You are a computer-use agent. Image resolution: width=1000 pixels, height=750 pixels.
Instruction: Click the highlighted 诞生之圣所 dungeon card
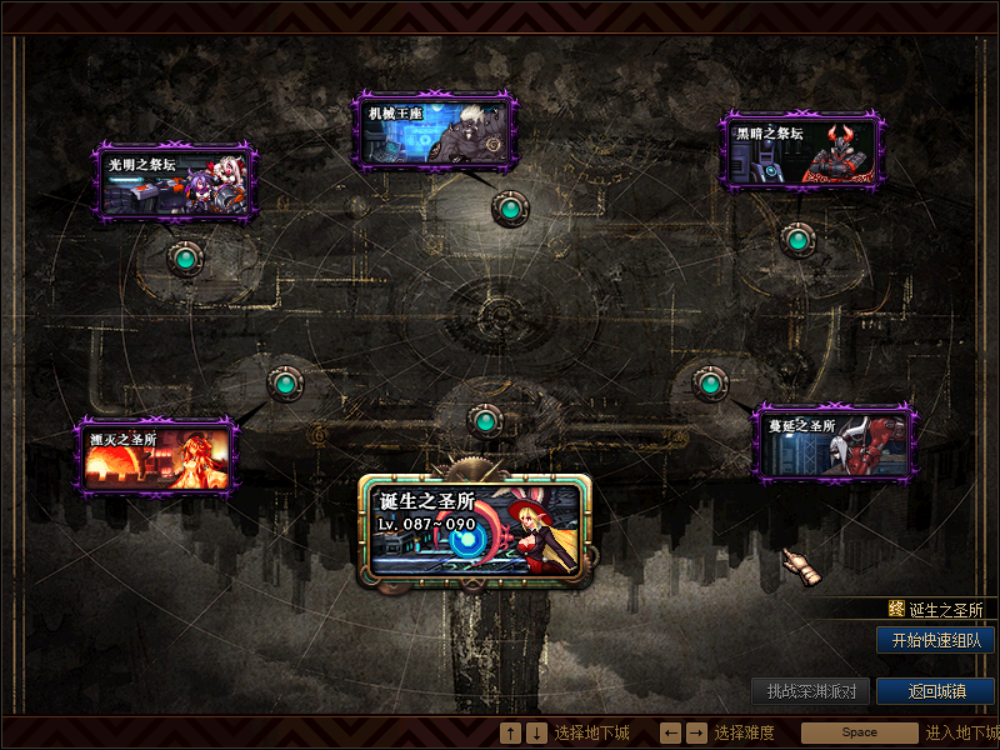click(475, 528)
